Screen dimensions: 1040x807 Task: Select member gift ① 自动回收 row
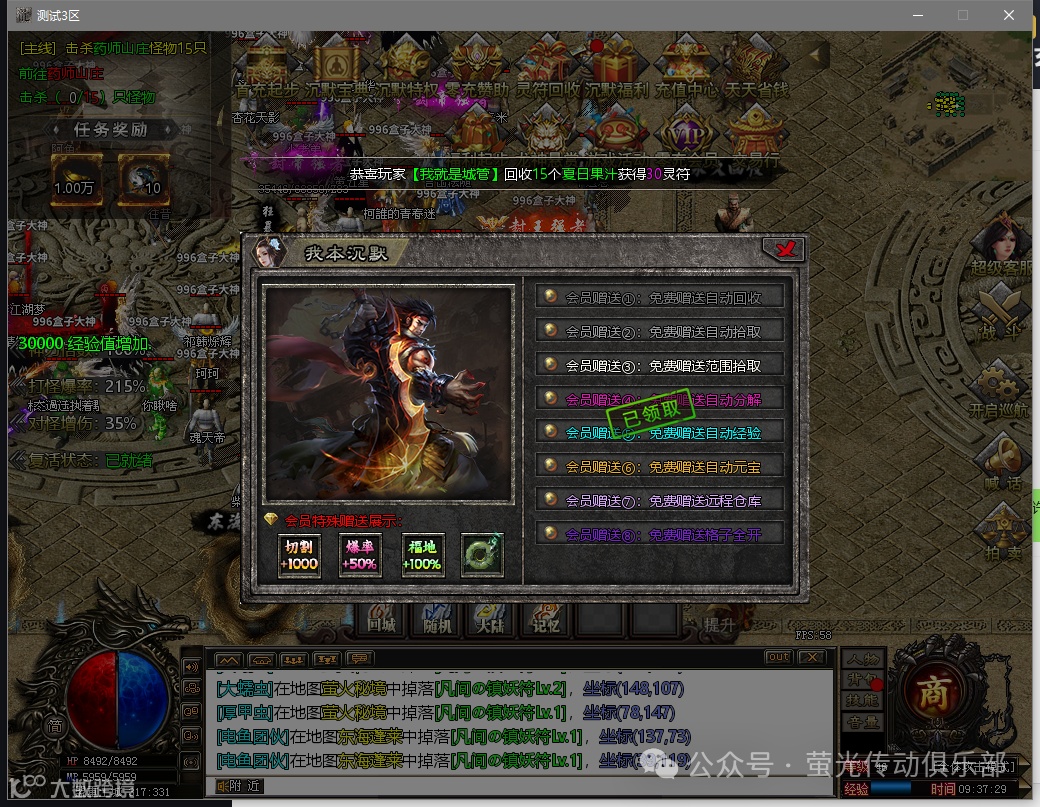659,297
